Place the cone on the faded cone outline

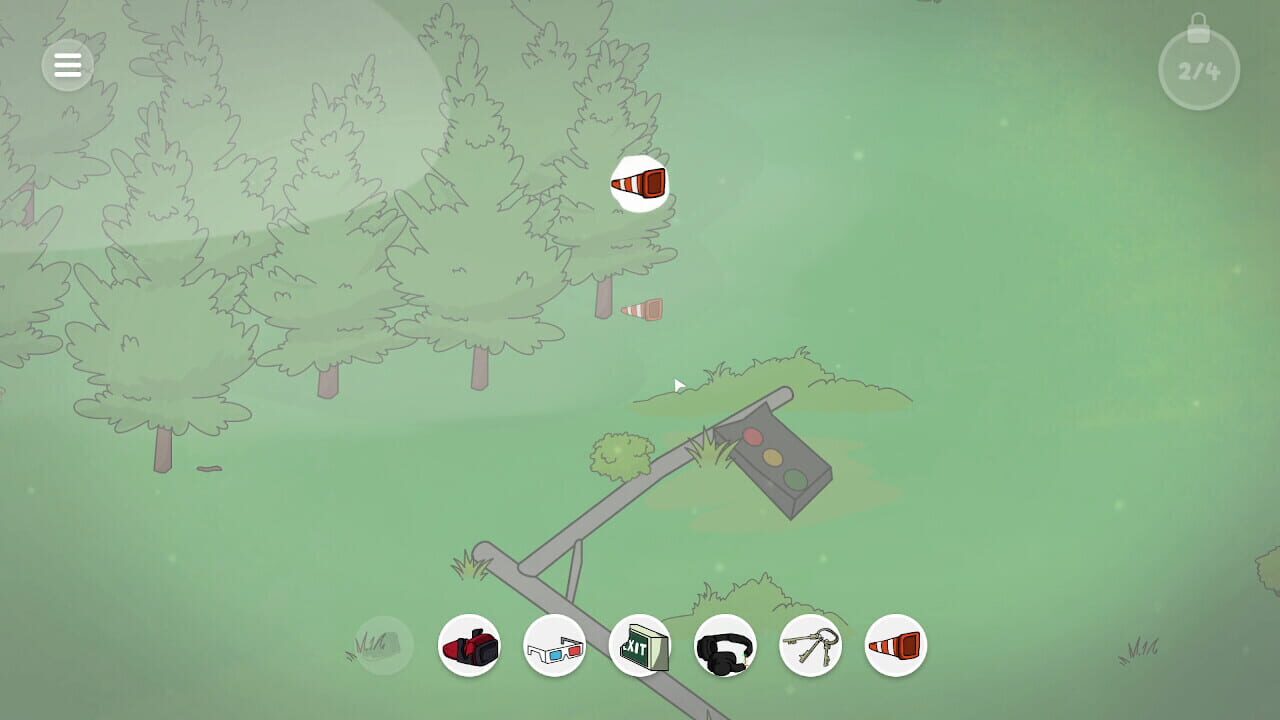tap(640, 309)
